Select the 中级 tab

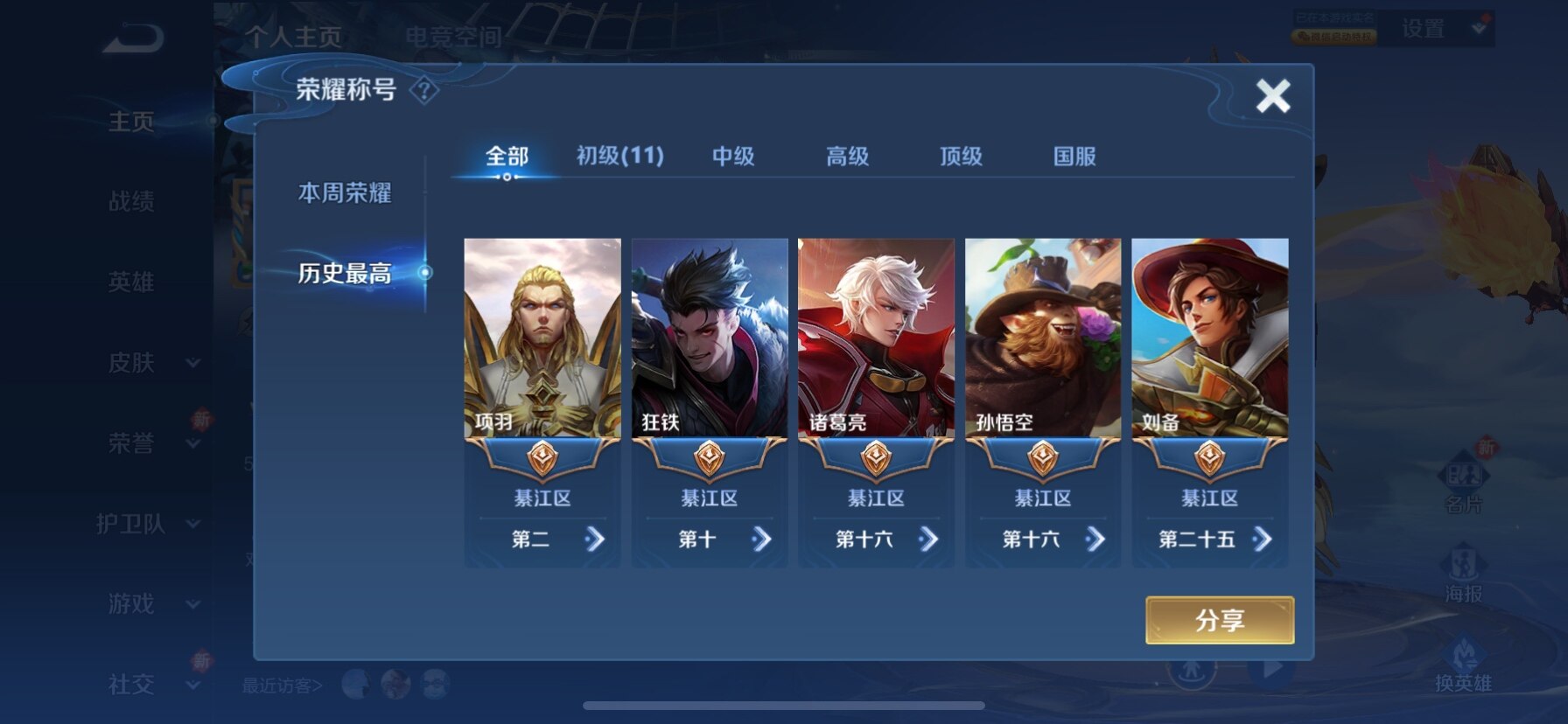tap(733, 157)
